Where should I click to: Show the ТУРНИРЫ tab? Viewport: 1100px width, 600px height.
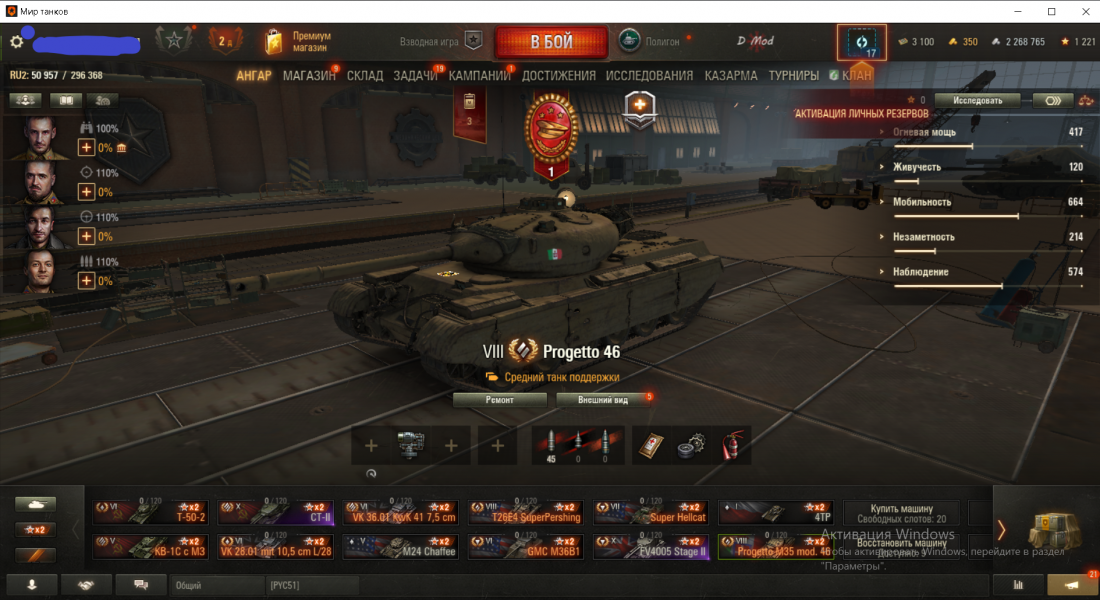click(793, 76)
